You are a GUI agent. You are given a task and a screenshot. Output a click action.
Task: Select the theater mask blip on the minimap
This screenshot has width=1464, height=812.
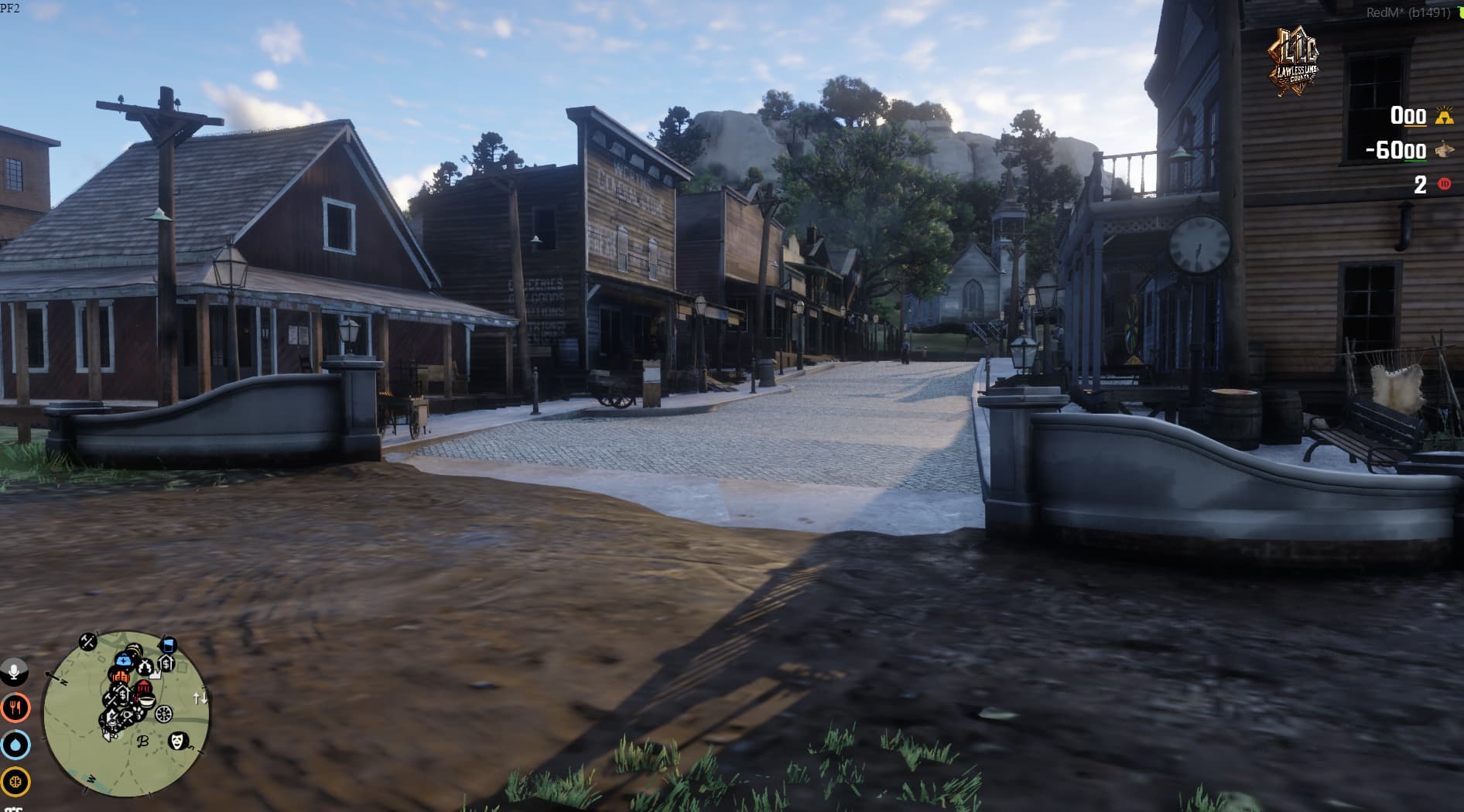pos(178,740)
